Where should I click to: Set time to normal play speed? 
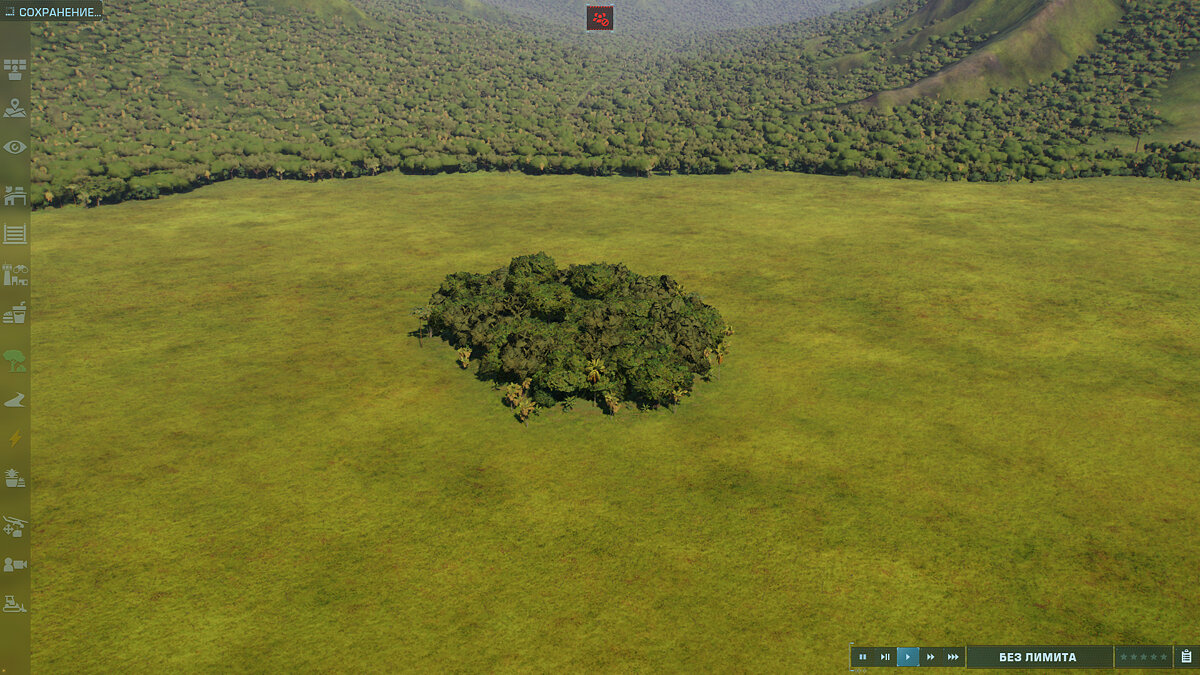tap(908, 657)
